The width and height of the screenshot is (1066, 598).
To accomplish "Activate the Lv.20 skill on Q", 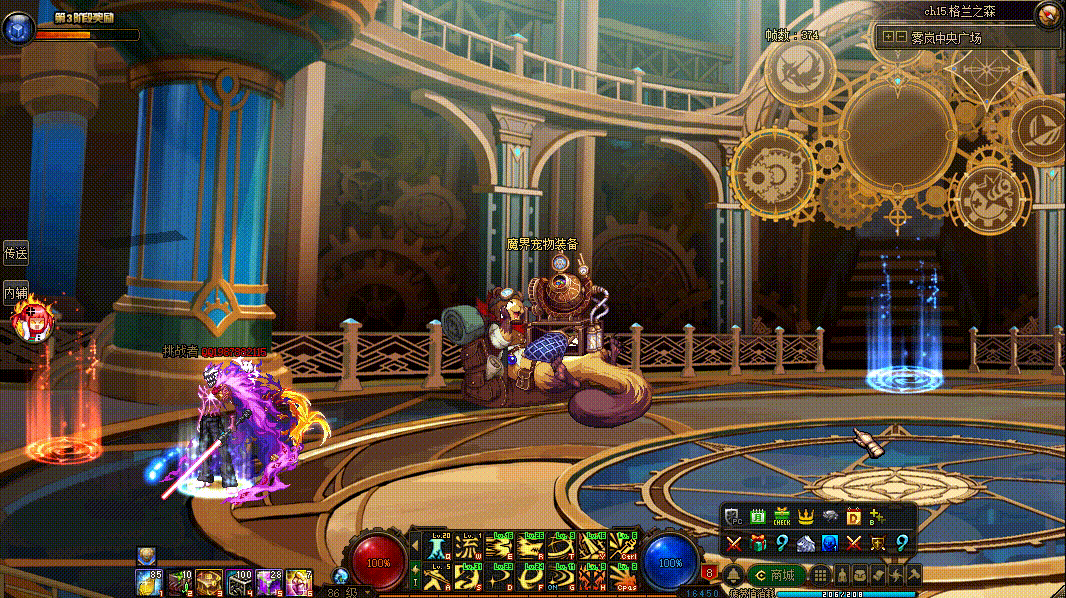I will click(x=438, y=547).
